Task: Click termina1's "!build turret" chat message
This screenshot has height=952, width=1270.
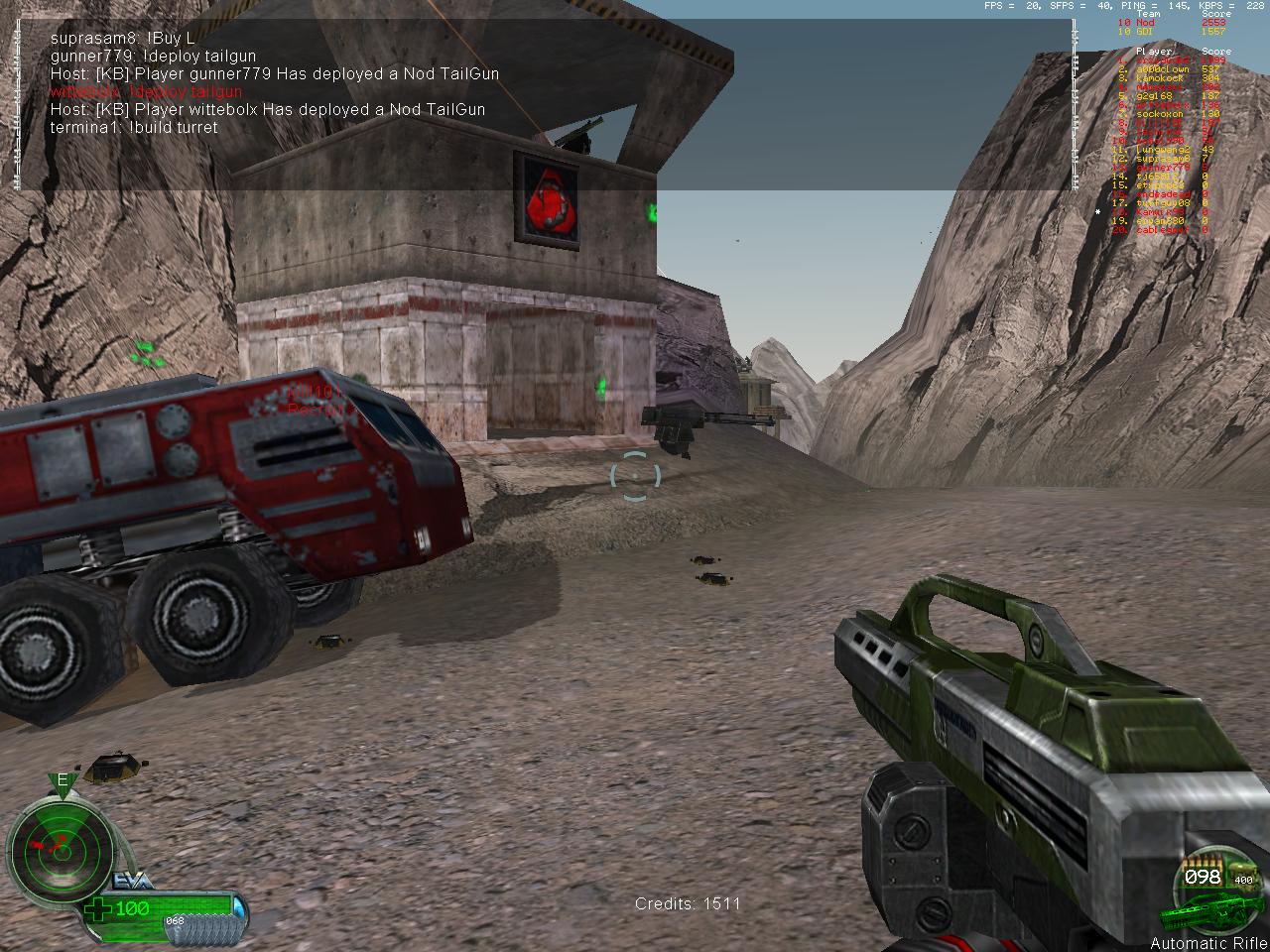Action: click(x=134, y=128)
